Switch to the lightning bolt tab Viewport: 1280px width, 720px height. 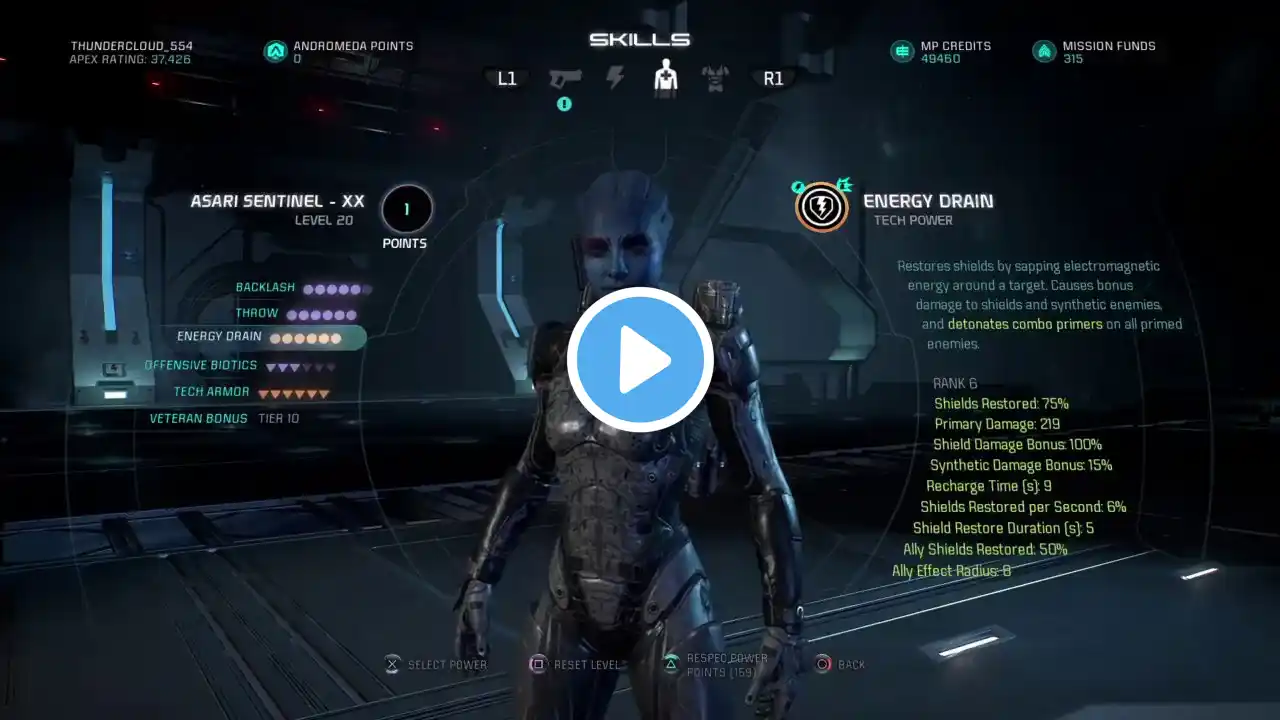click(615, 78)
